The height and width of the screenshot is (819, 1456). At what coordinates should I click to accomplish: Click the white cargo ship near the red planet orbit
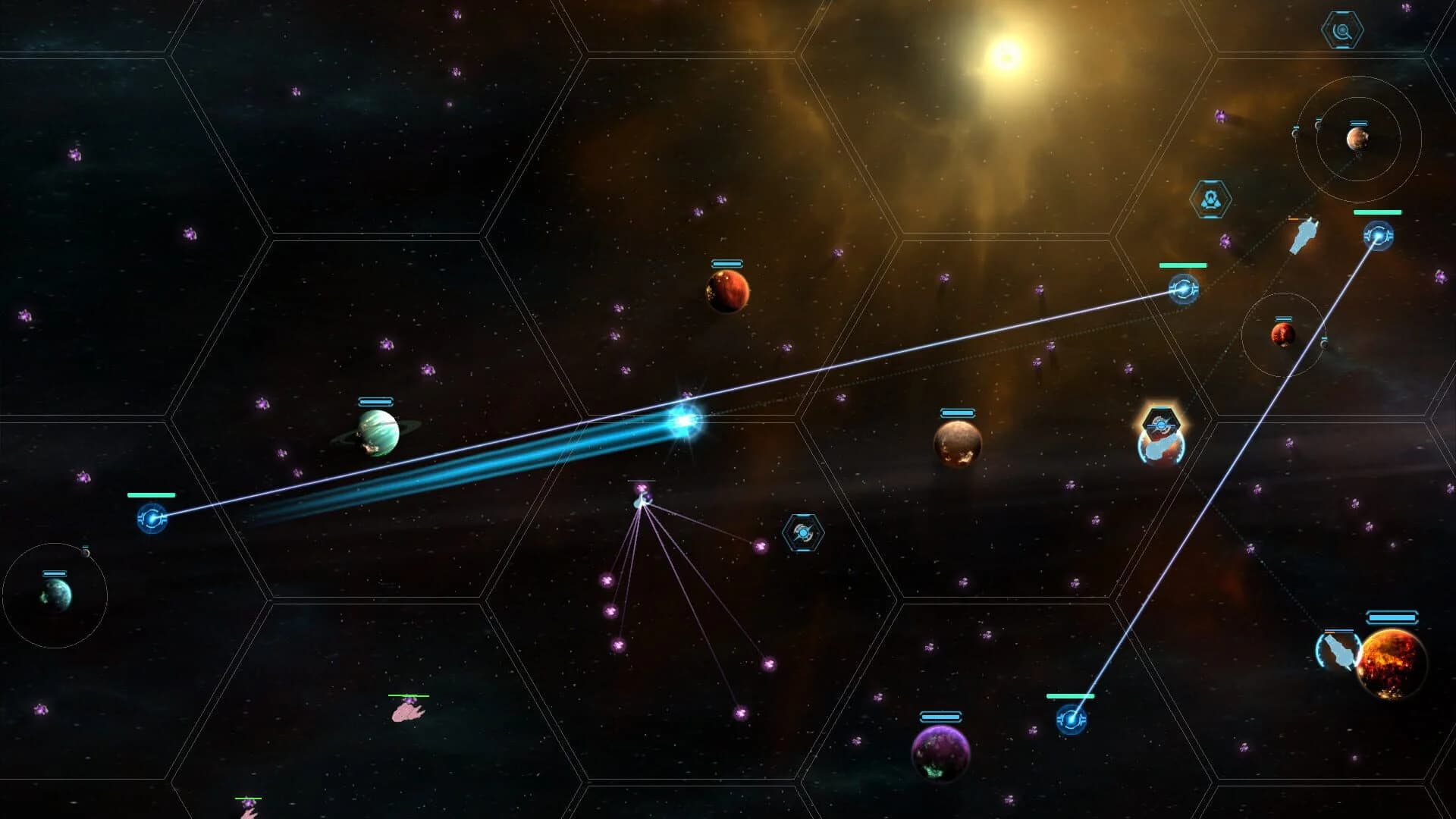click(1305, 236)
